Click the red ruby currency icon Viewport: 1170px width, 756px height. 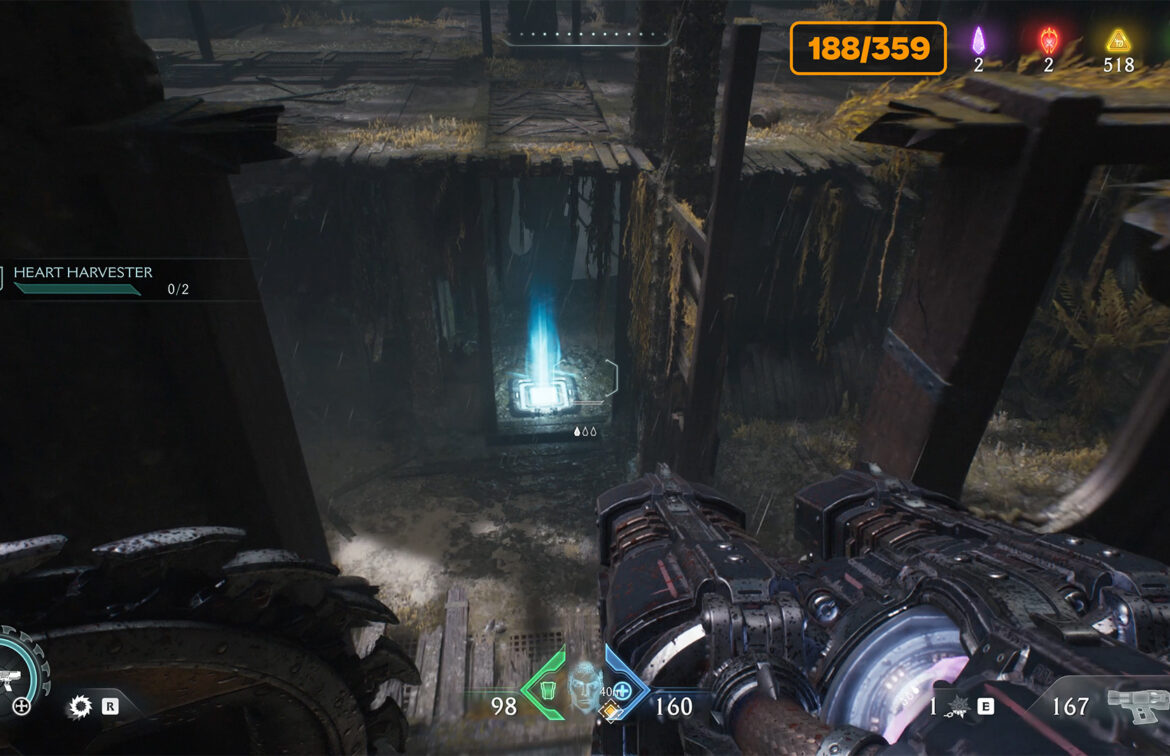pos(1048,41)
